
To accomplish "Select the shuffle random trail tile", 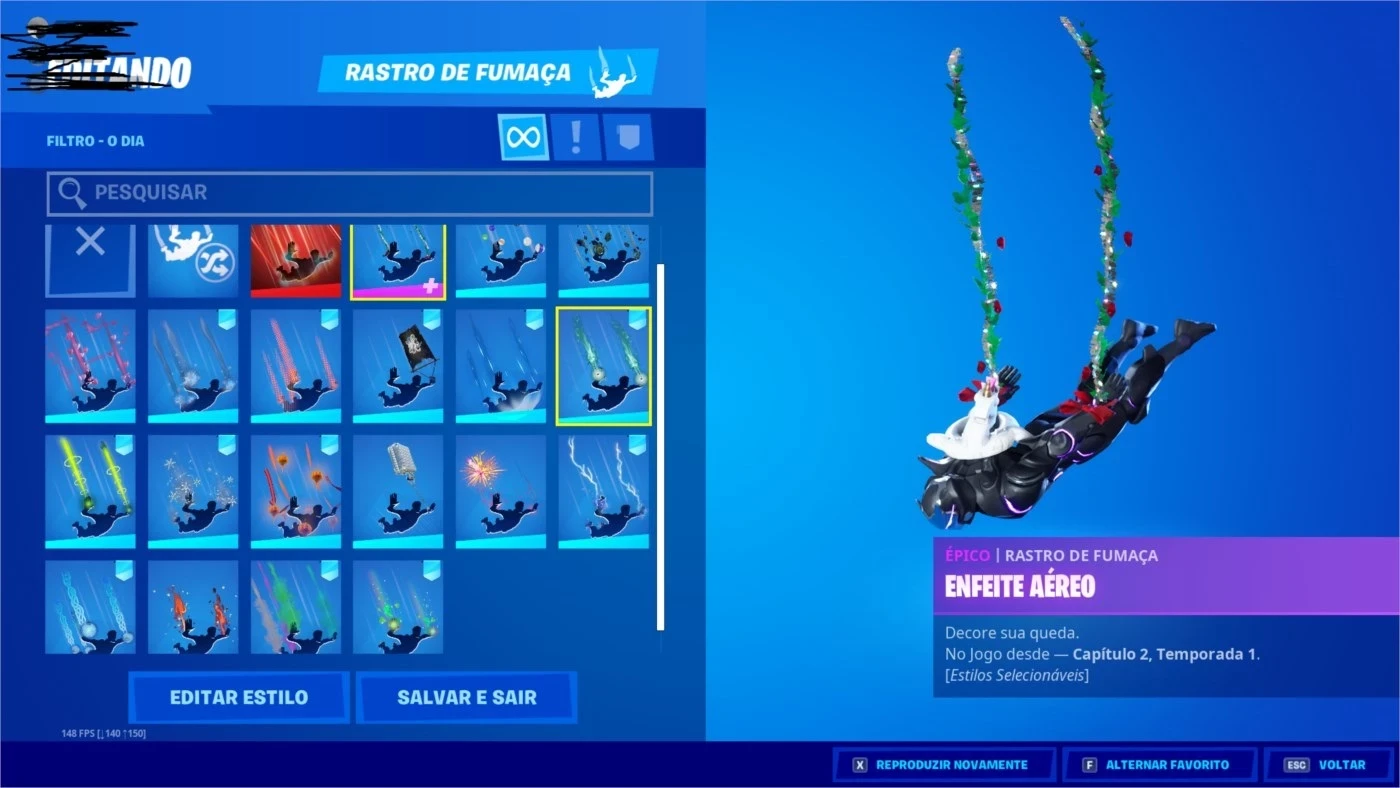I will click(191, 261).
